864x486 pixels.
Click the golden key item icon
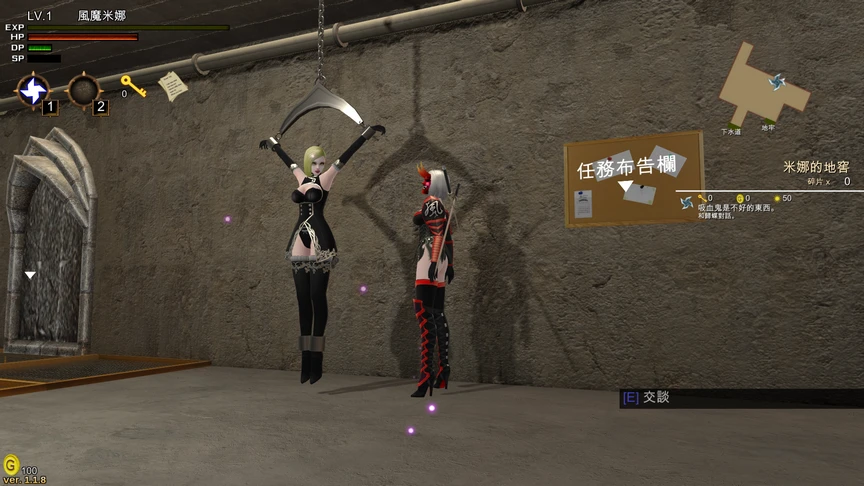click(132, 86)
